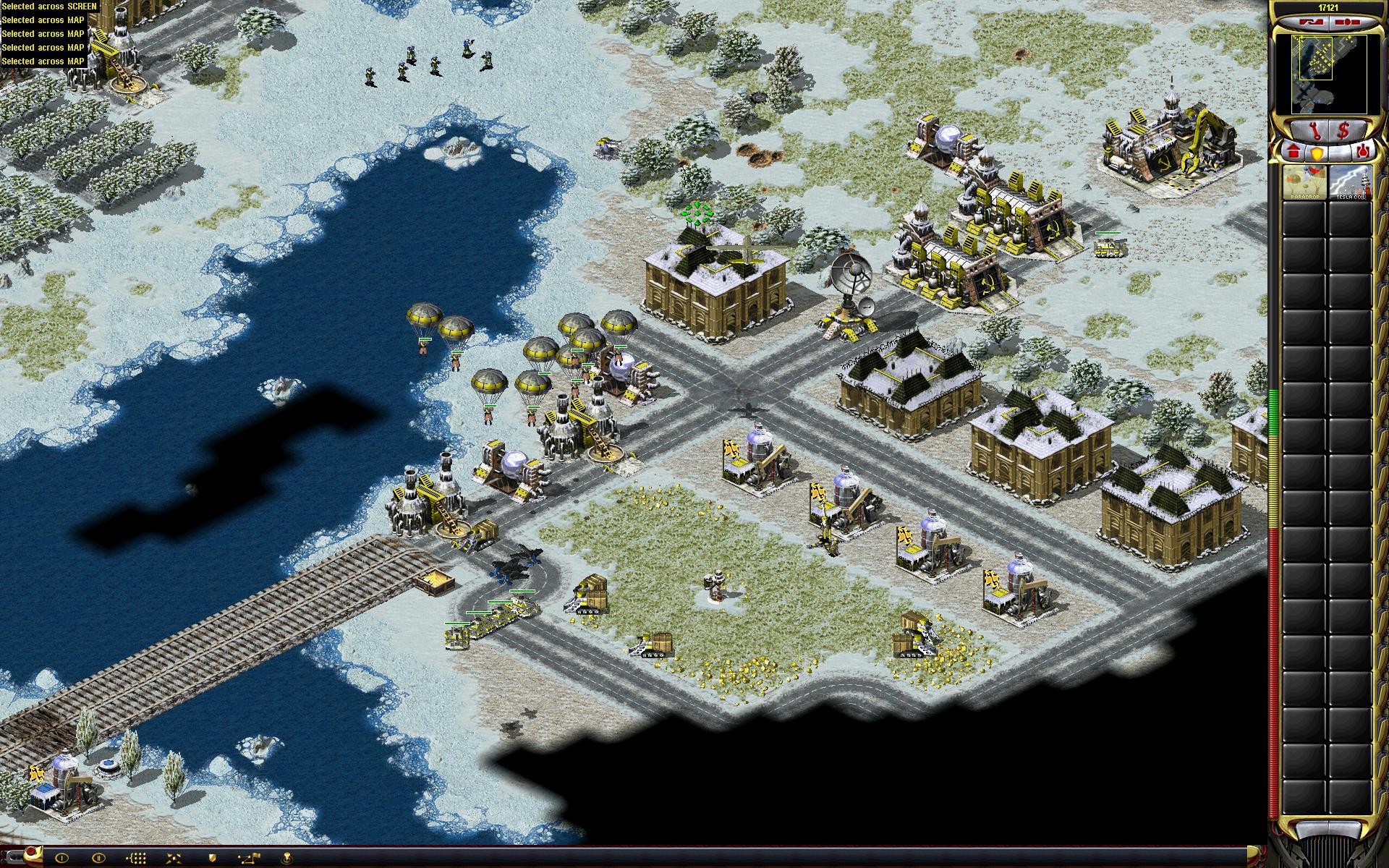Select team two on the command bar
The image size is (1389, 868).
(99, 858)
